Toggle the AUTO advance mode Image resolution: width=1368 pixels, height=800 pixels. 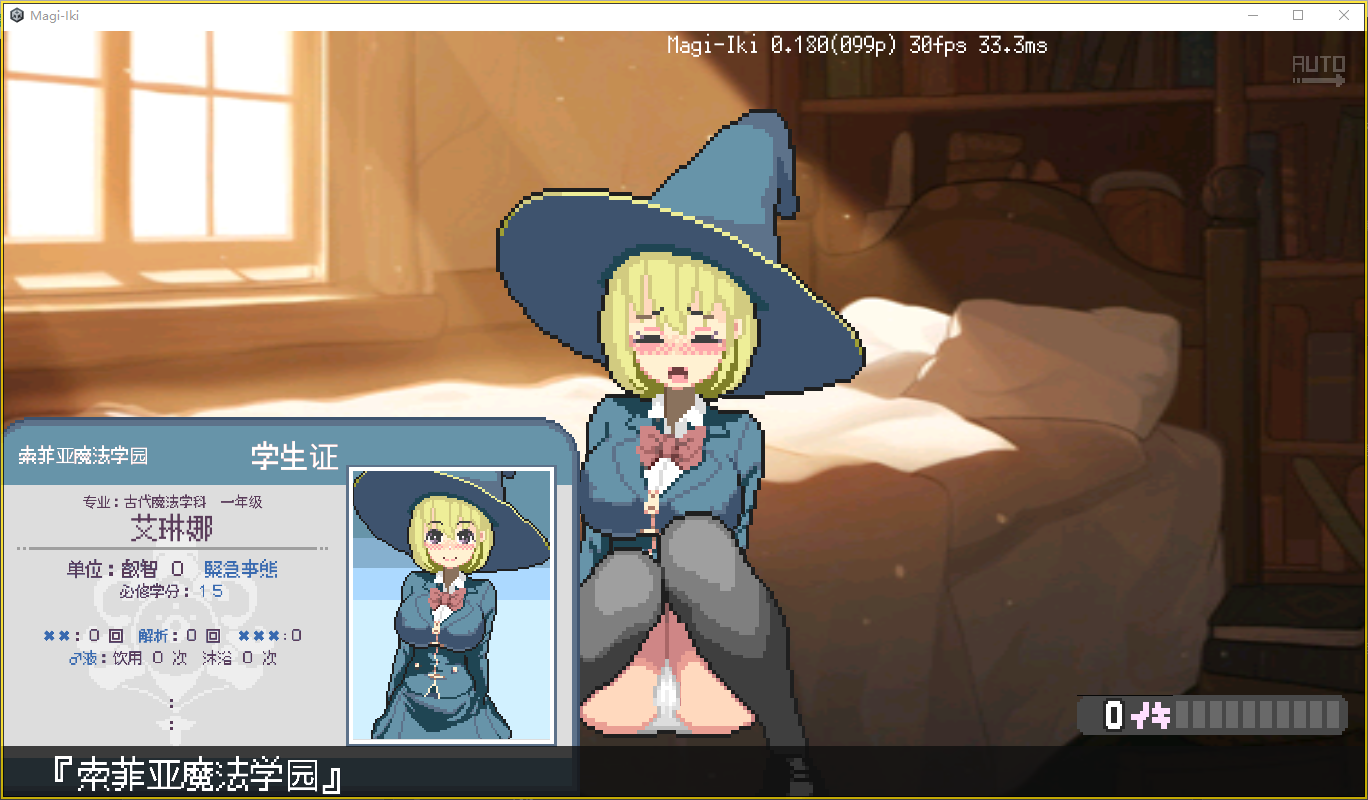pos(1318,69)
